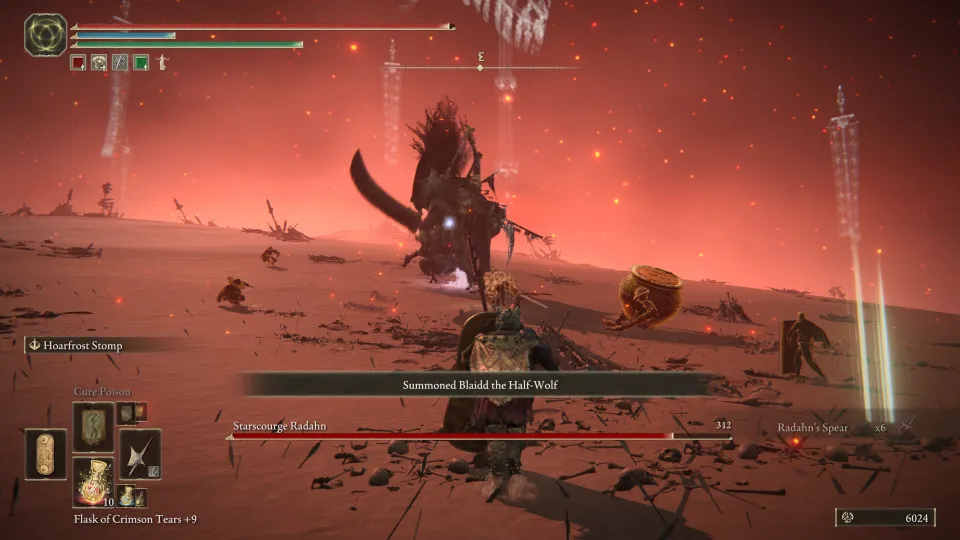Viewport: 960px width, 540px height.
Task: Click the left-hand shield slot
Action: coord(46,453)
